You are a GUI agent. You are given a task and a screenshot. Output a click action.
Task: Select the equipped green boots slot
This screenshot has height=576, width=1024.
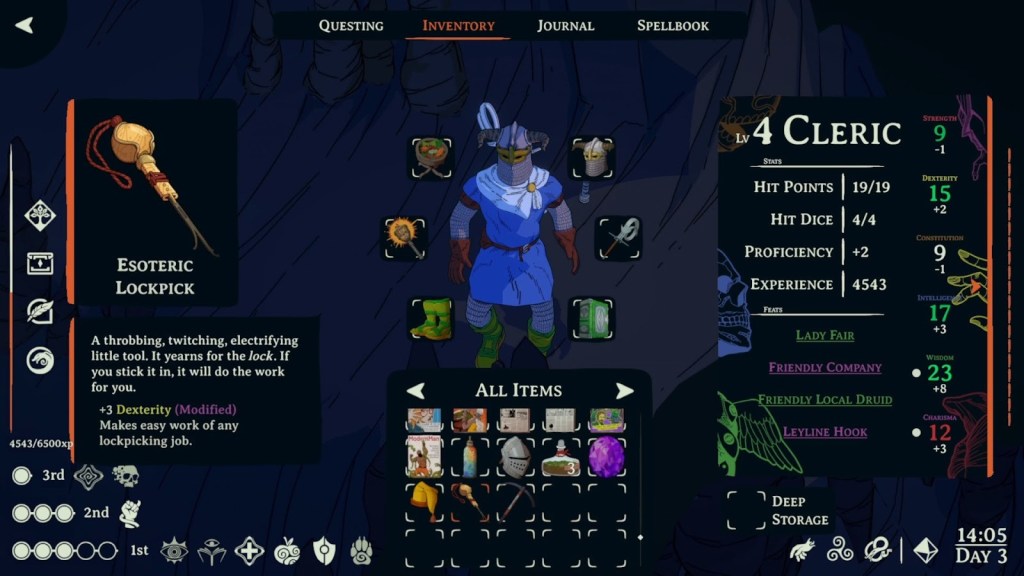[x=431, y=318]
